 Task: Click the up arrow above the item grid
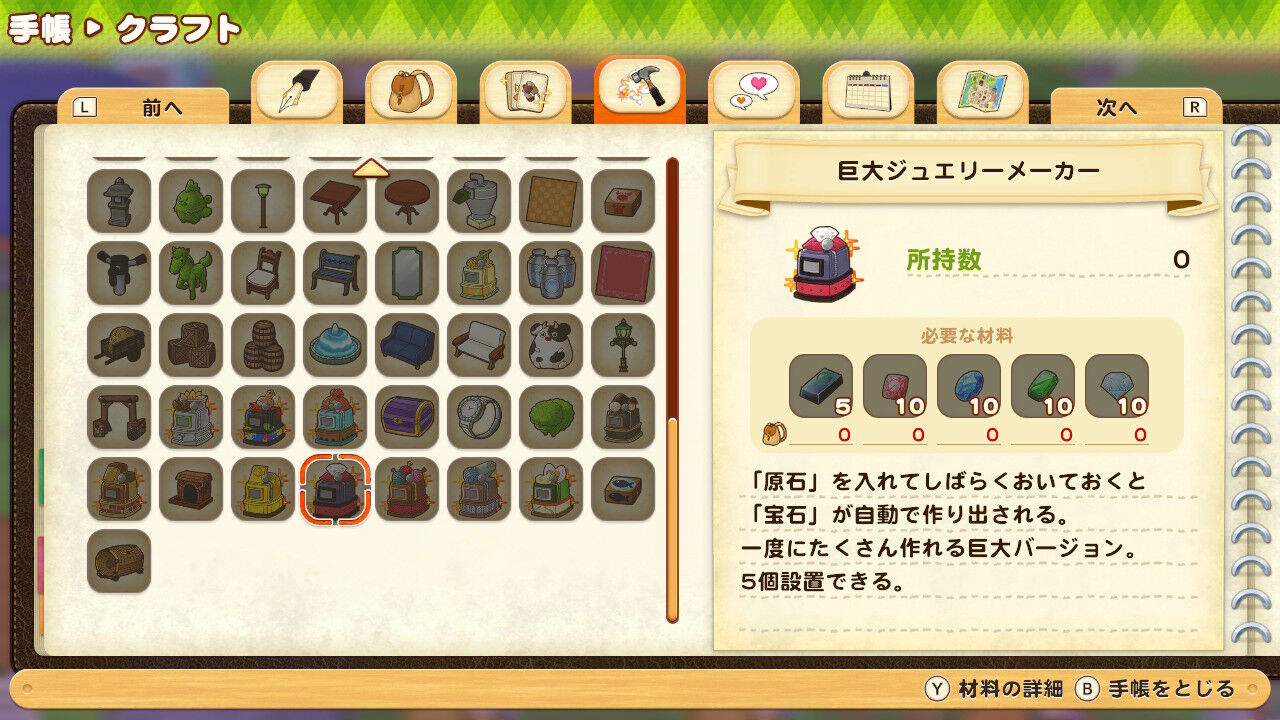371,169
